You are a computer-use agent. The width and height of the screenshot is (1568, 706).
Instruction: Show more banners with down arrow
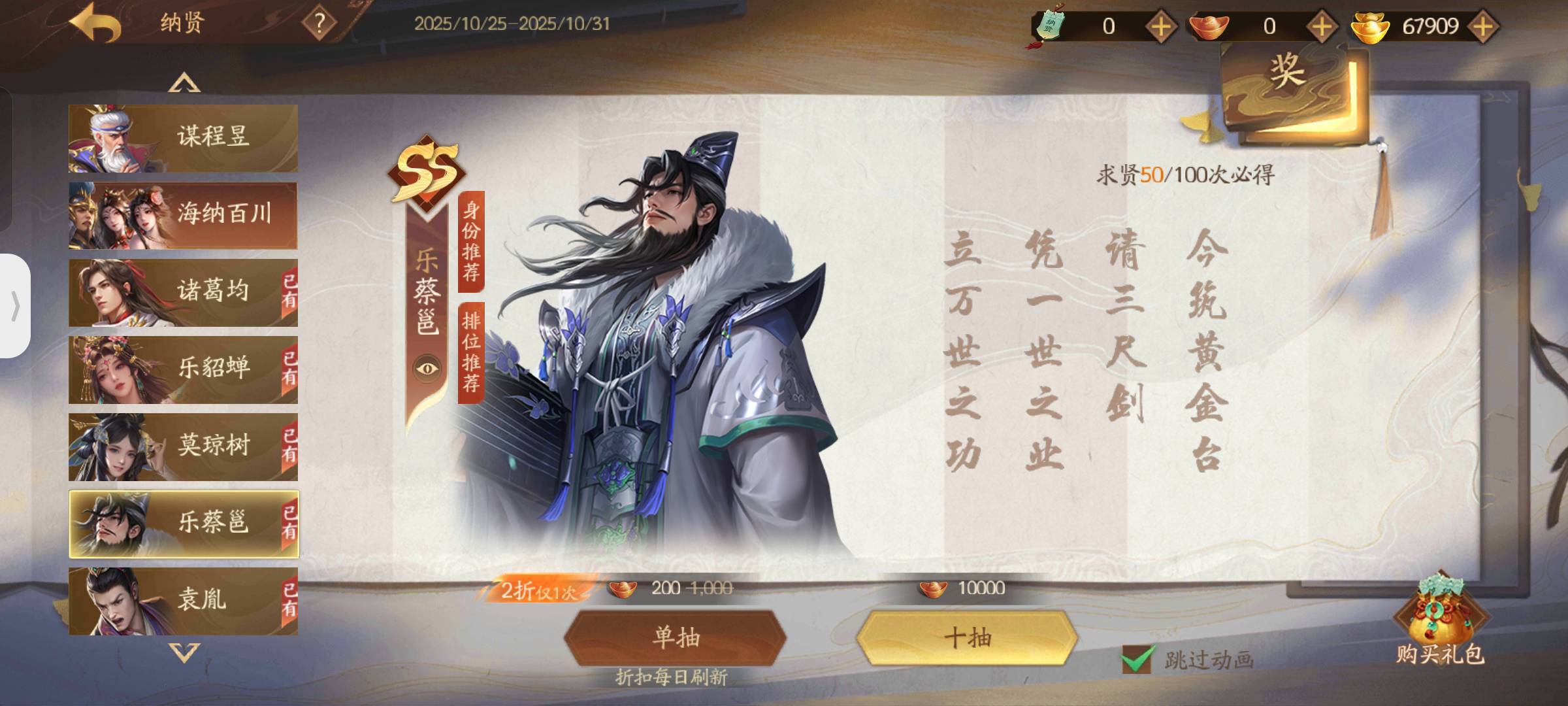184,652
